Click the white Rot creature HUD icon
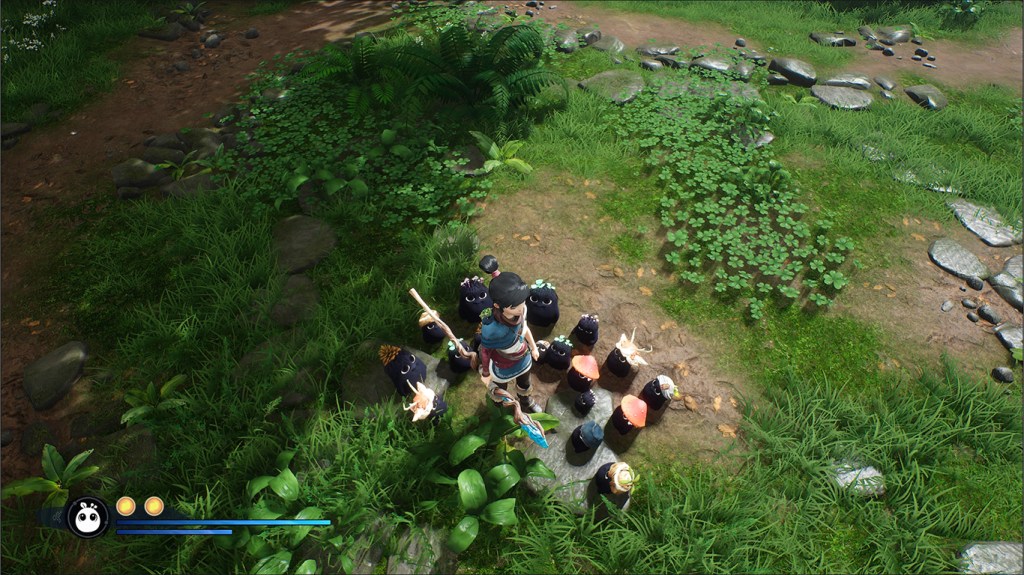The image size is (1024, 575). [87, 517]
